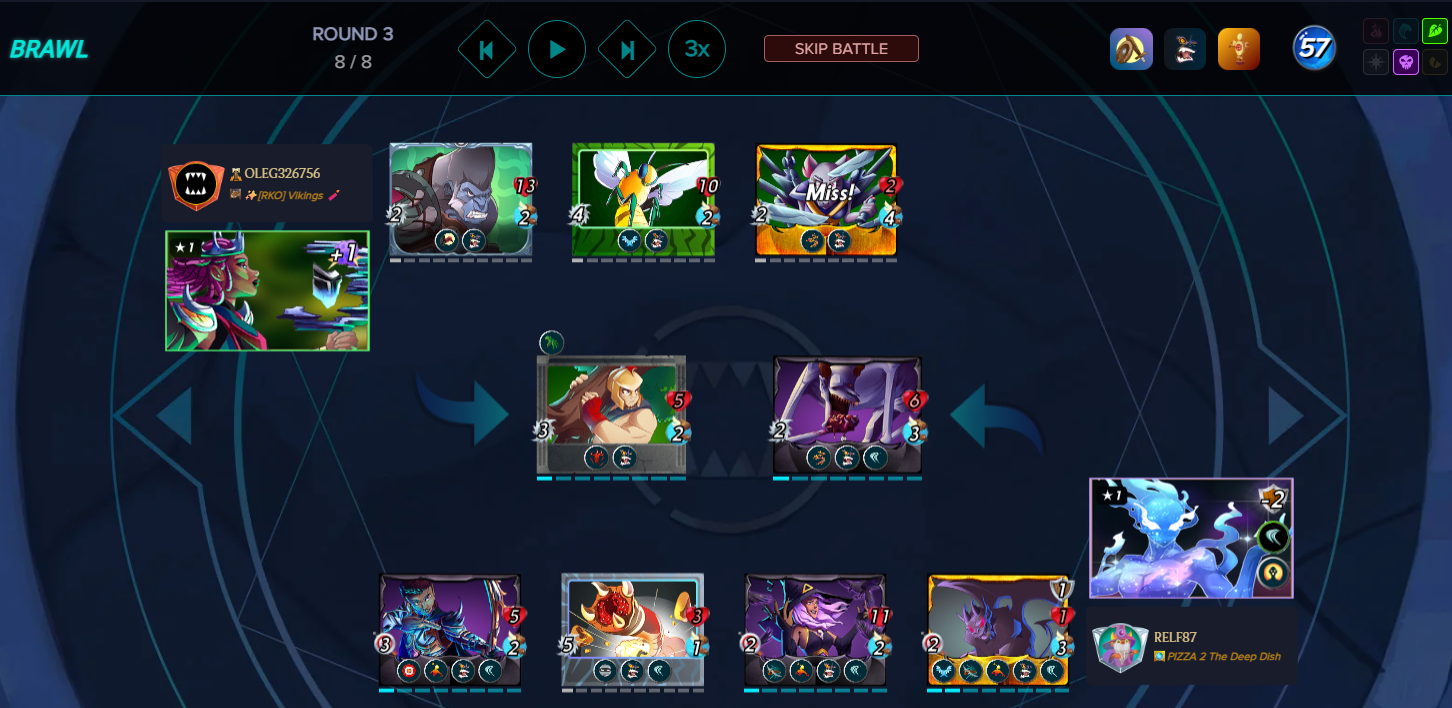Play the battle replay
The image size is (1452, 708).
coord(557,49)
